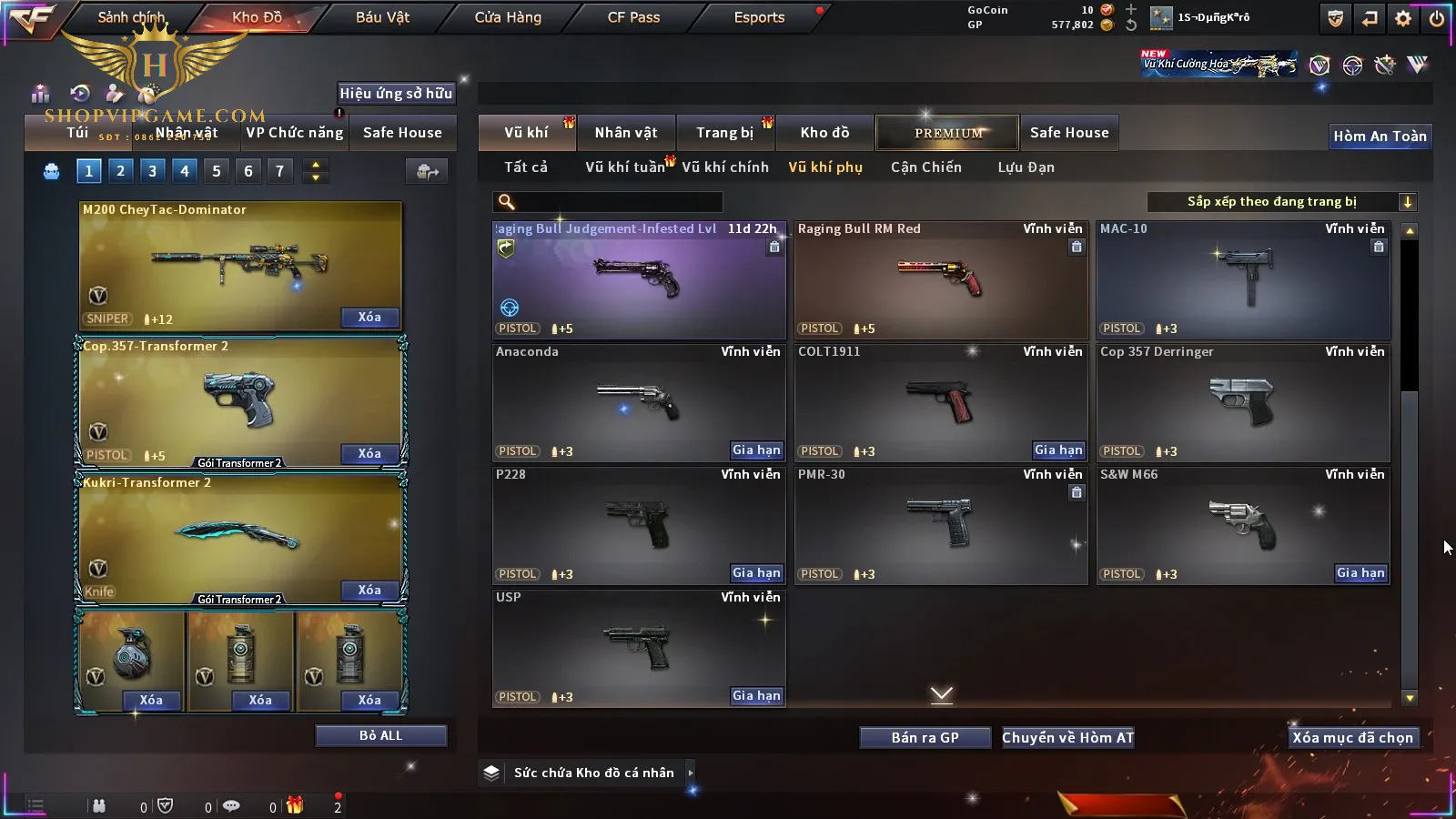The height and width of the screenshot is (819, 1456).
Task: Extend the Anaconda with Gia hạn
Action: tap(756, 450)
